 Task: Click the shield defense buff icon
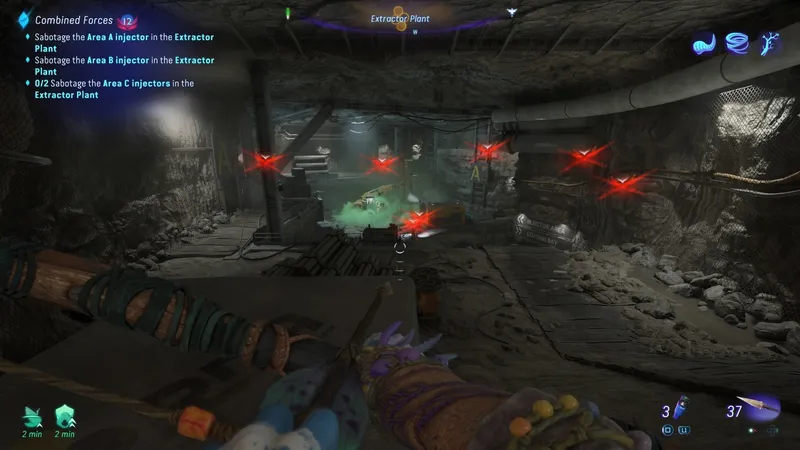[x=65, y=413]
